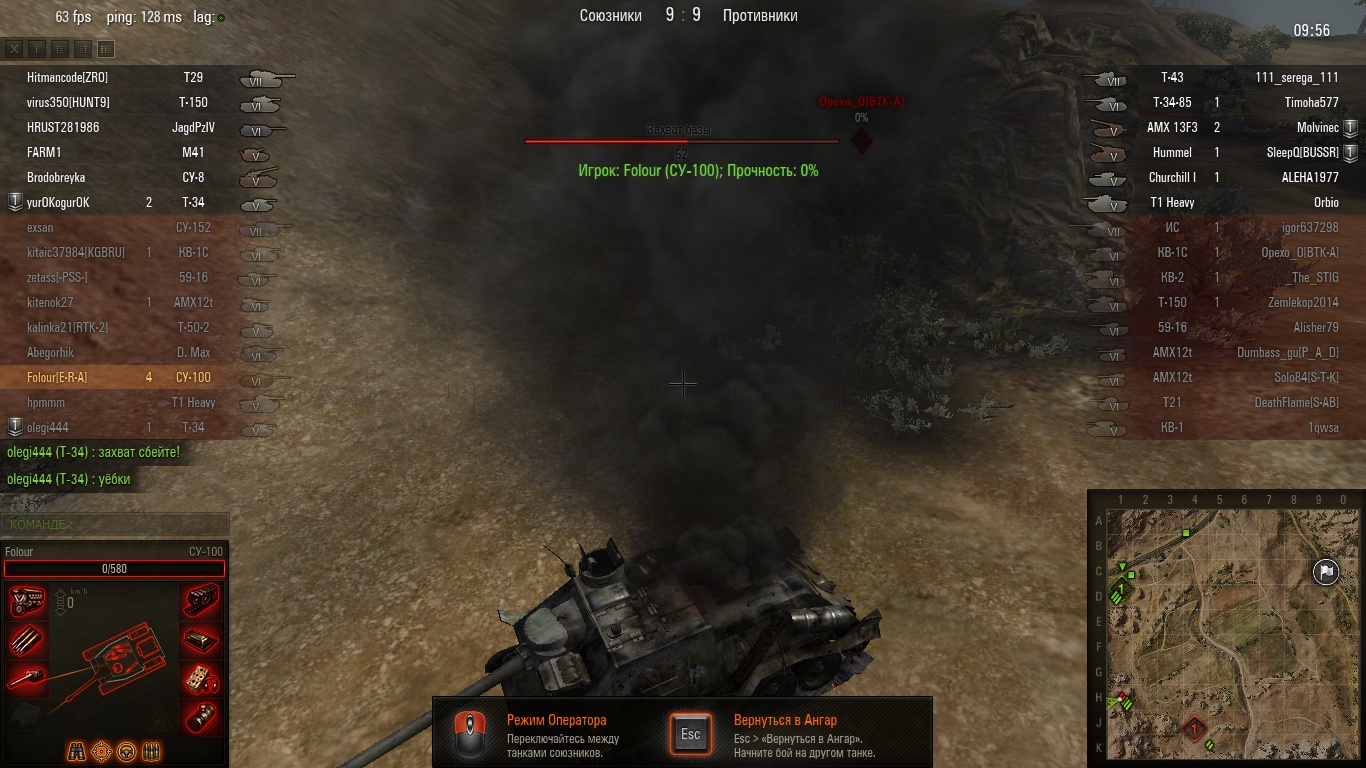1366x768 pixels.
Task: Hide the player lists with the X button
Action: click(14, 48)
